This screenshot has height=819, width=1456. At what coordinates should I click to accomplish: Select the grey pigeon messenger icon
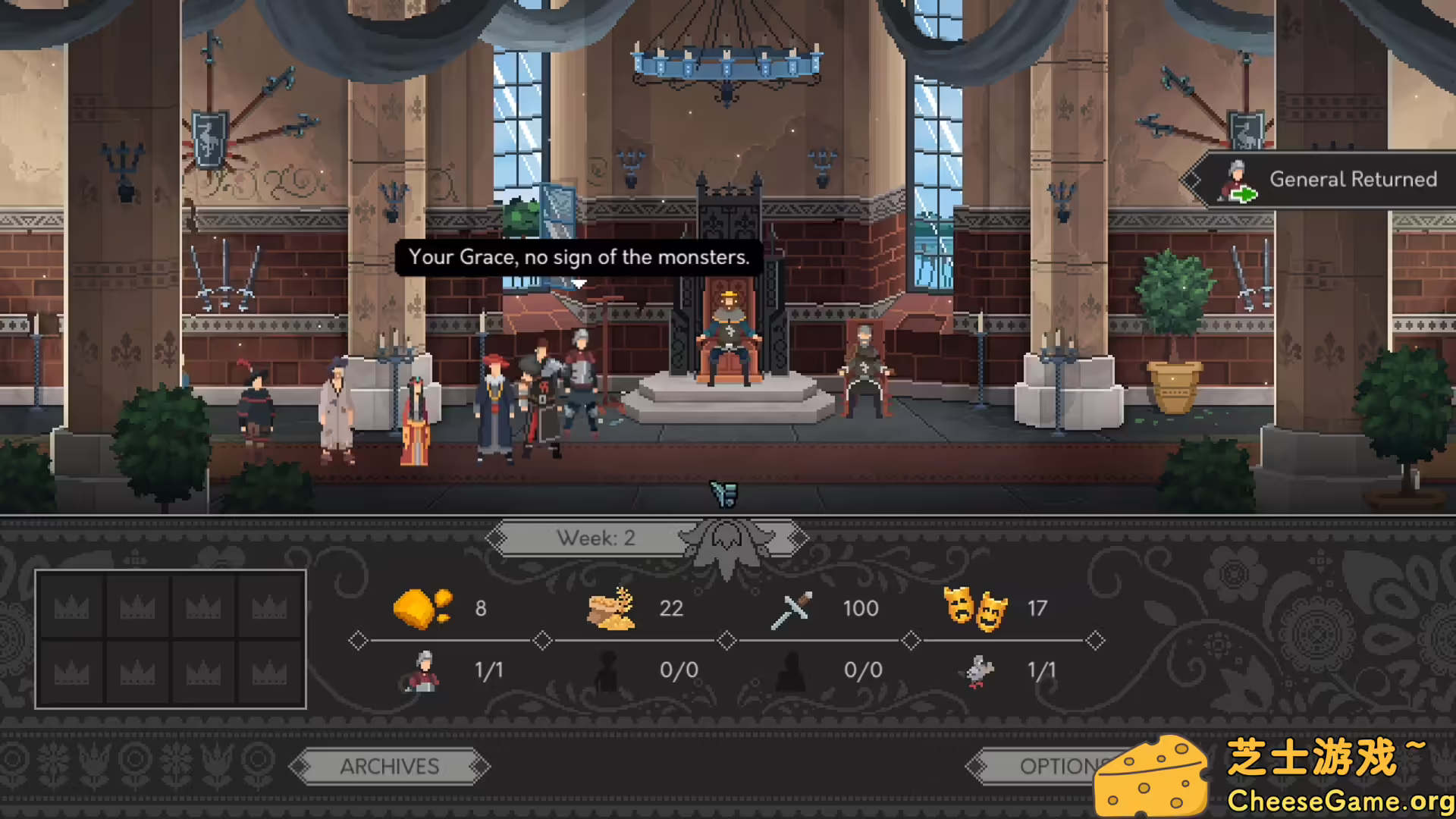977,671
